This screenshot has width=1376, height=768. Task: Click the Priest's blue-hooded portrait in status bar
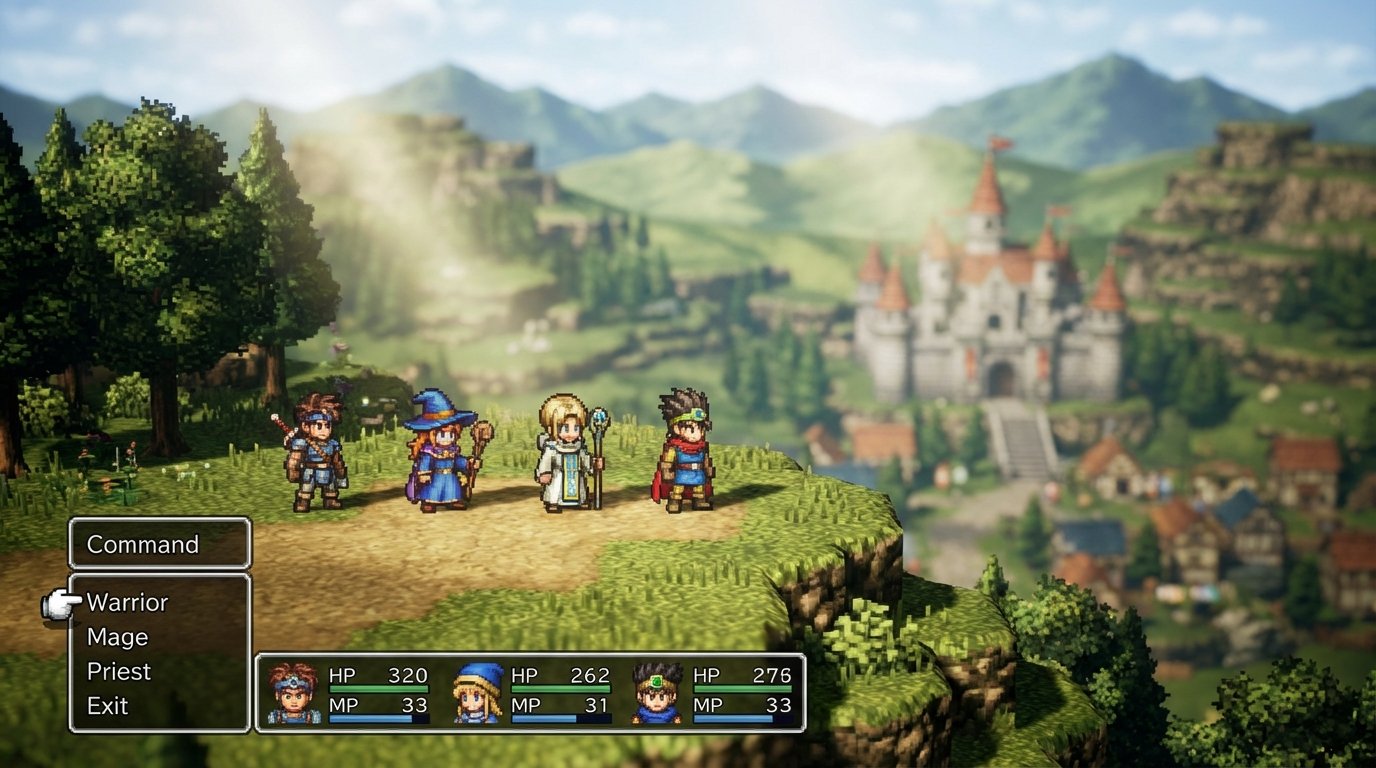[x=475, y=690]
